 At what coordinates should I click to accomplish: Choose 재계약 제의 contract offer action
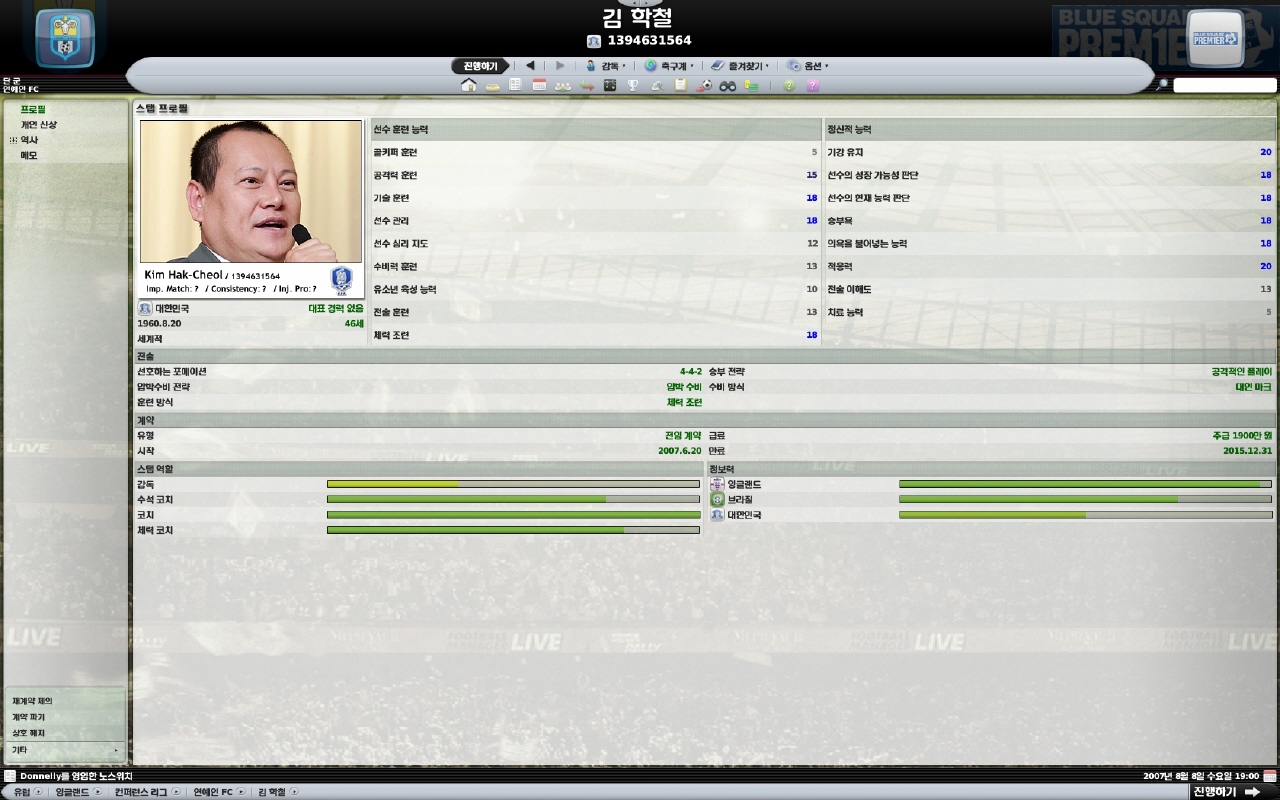coord(33,701)
